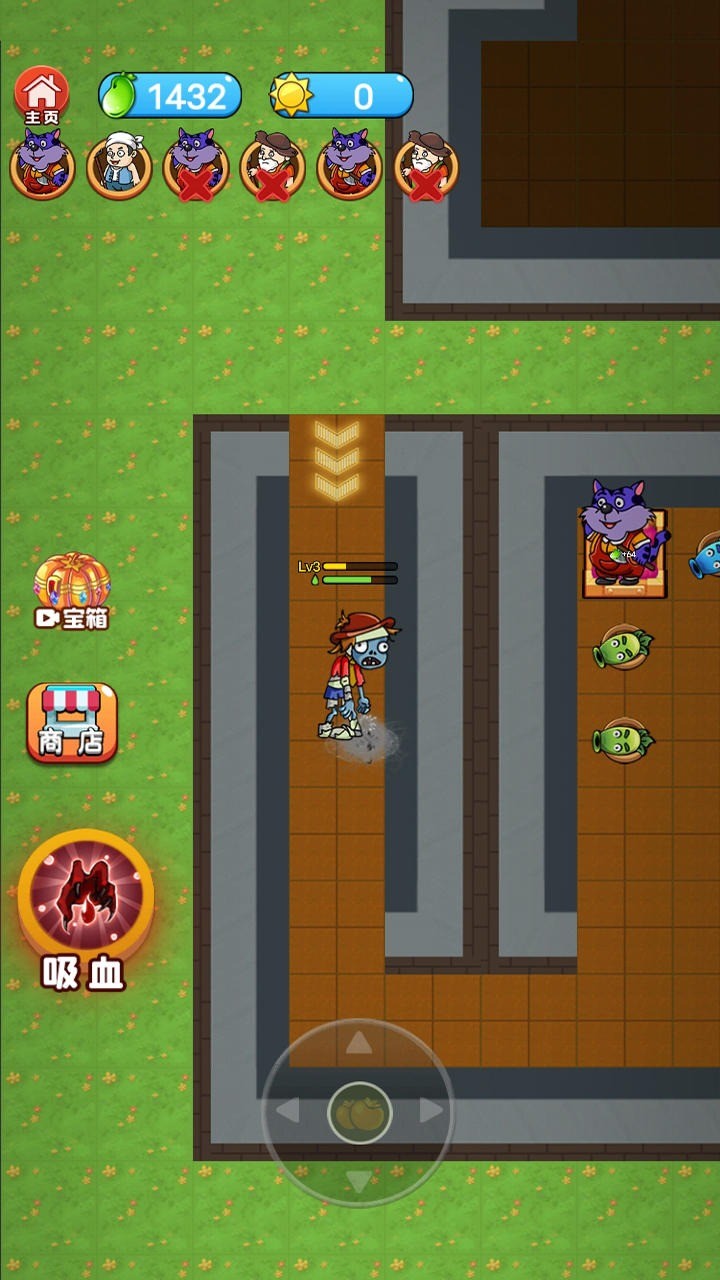Go to the 主页 home screen
Screen dimensions: 720x1280
41,96
